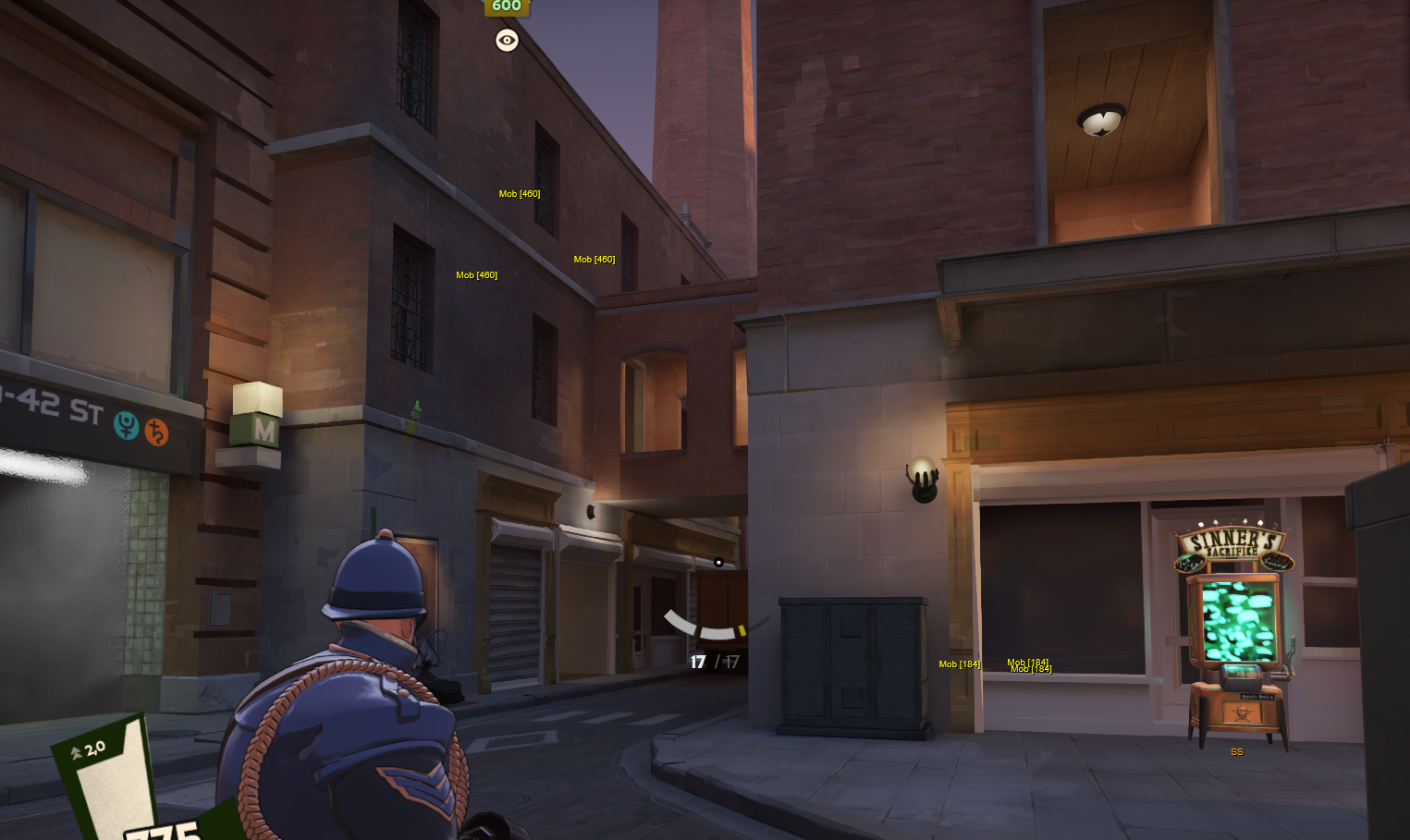Click the Sinner's Sacrifice machine signboard
The image size is (1410, 840).
(1231, 545)
